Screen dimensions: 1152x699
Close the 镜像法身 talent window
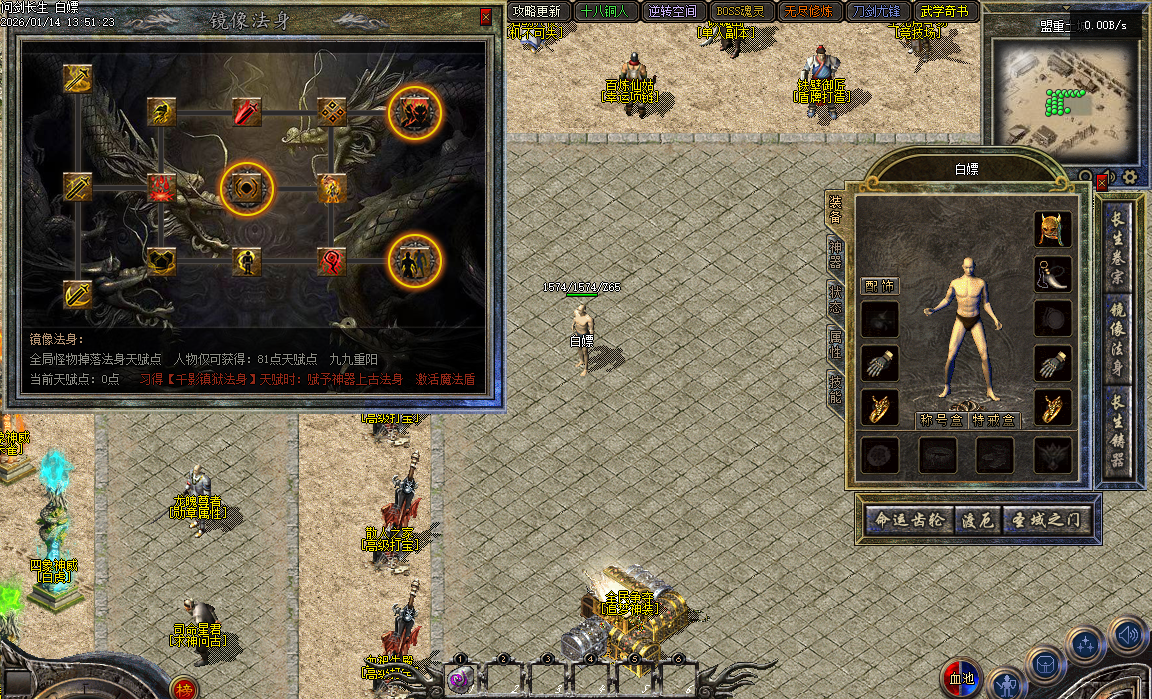click(x=486, y=17)
